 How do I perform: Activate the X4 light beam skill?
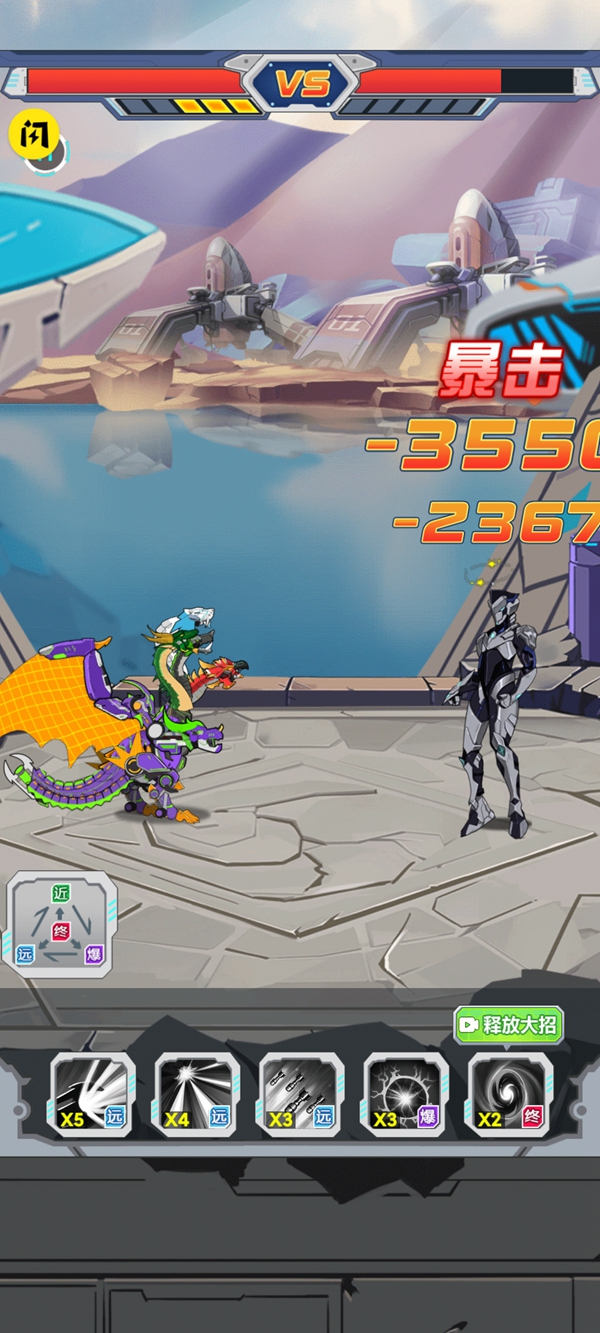click(197, 1094)
